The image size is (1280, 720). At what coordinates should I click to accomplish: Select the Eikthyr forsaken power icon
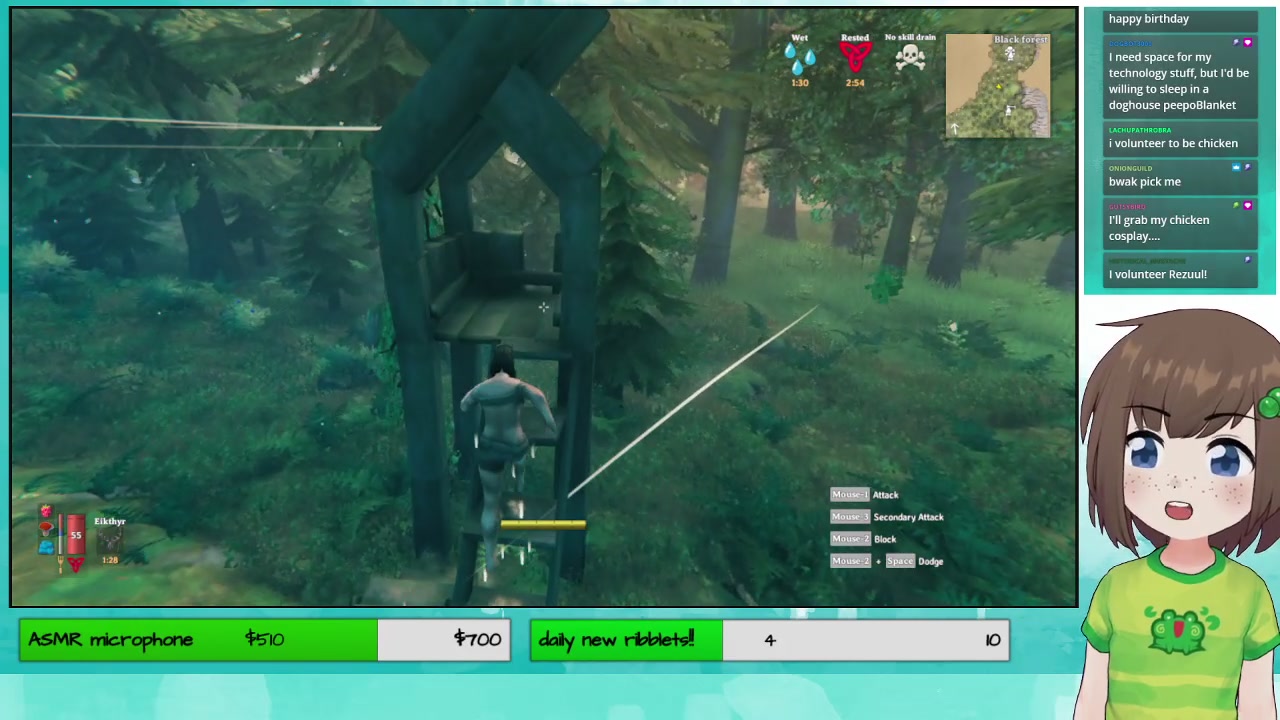(x=110, y=539)
